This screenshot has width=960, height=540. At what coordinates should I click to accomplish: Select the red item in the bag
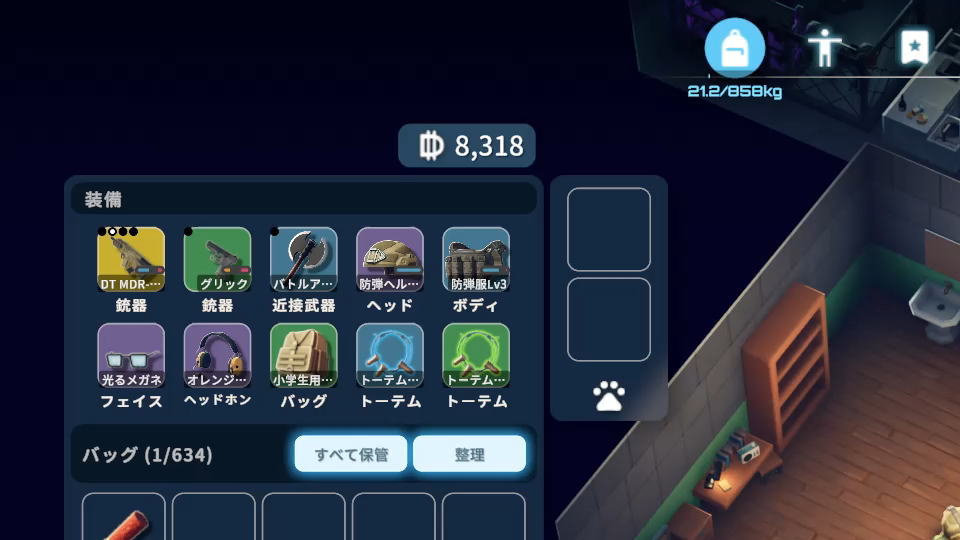point(124,518)
